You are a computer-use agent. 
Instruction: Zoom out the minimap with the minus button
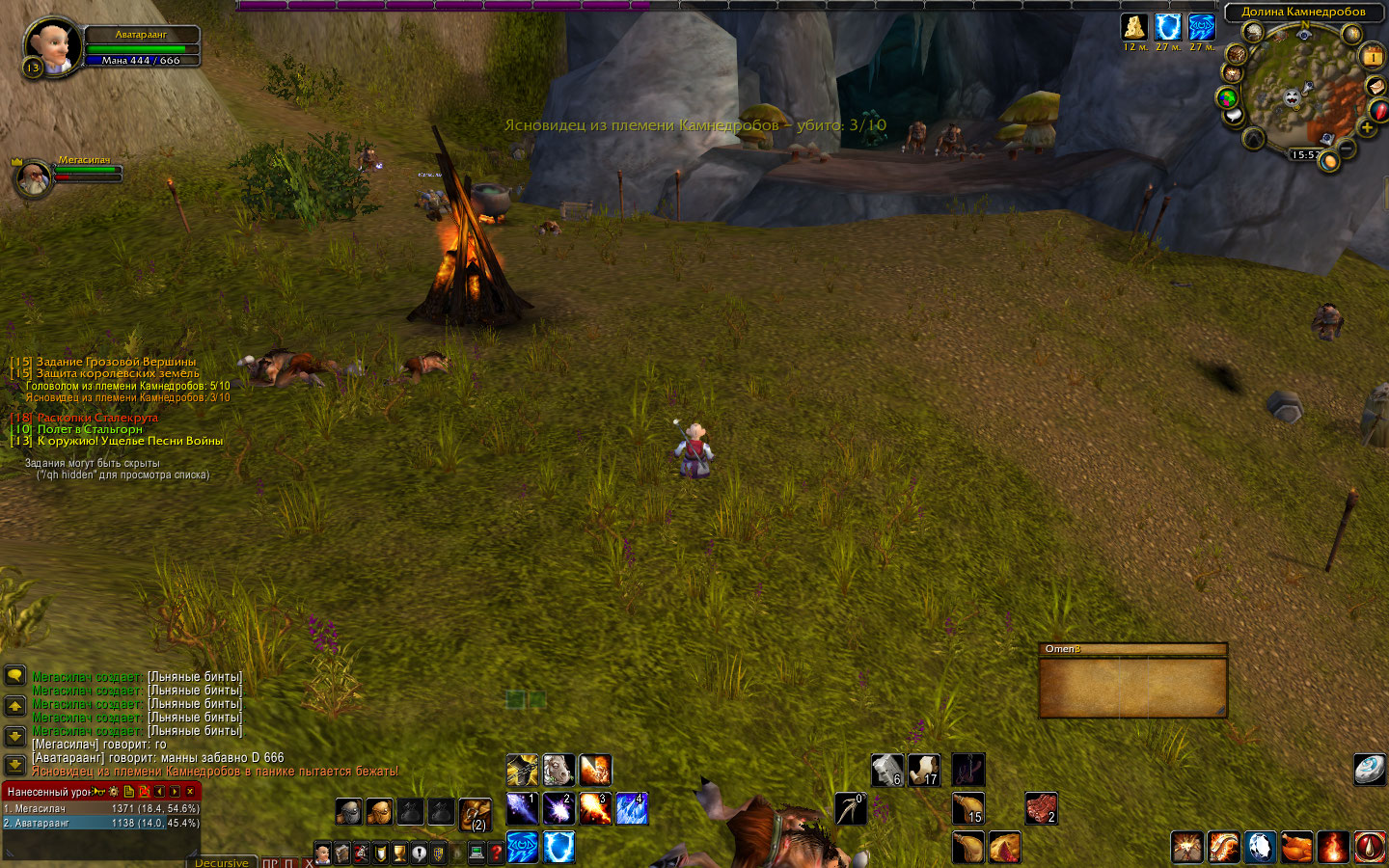click(x=1347, y=149)
